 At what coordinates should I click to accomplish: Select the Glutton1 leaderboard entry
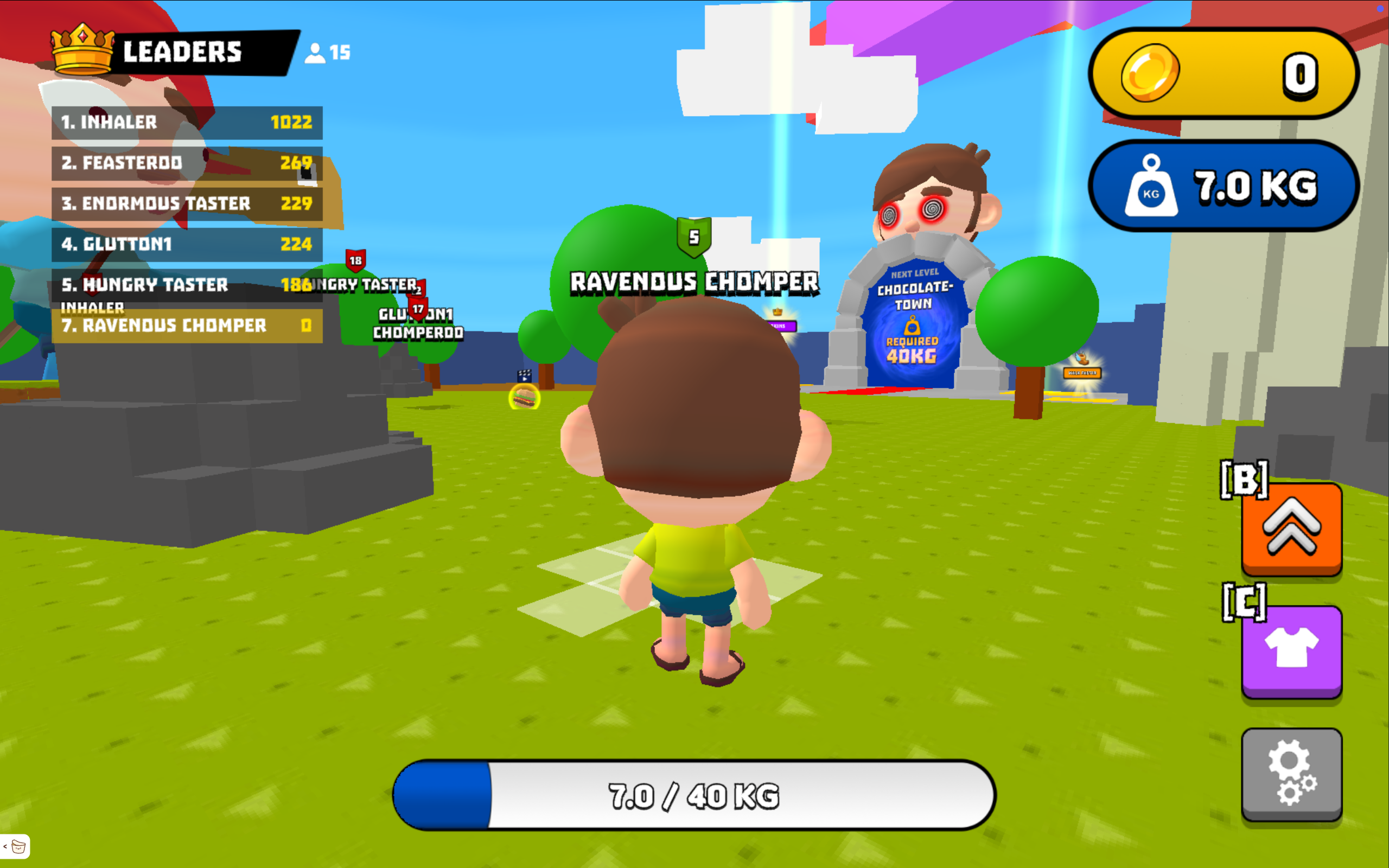187,245
